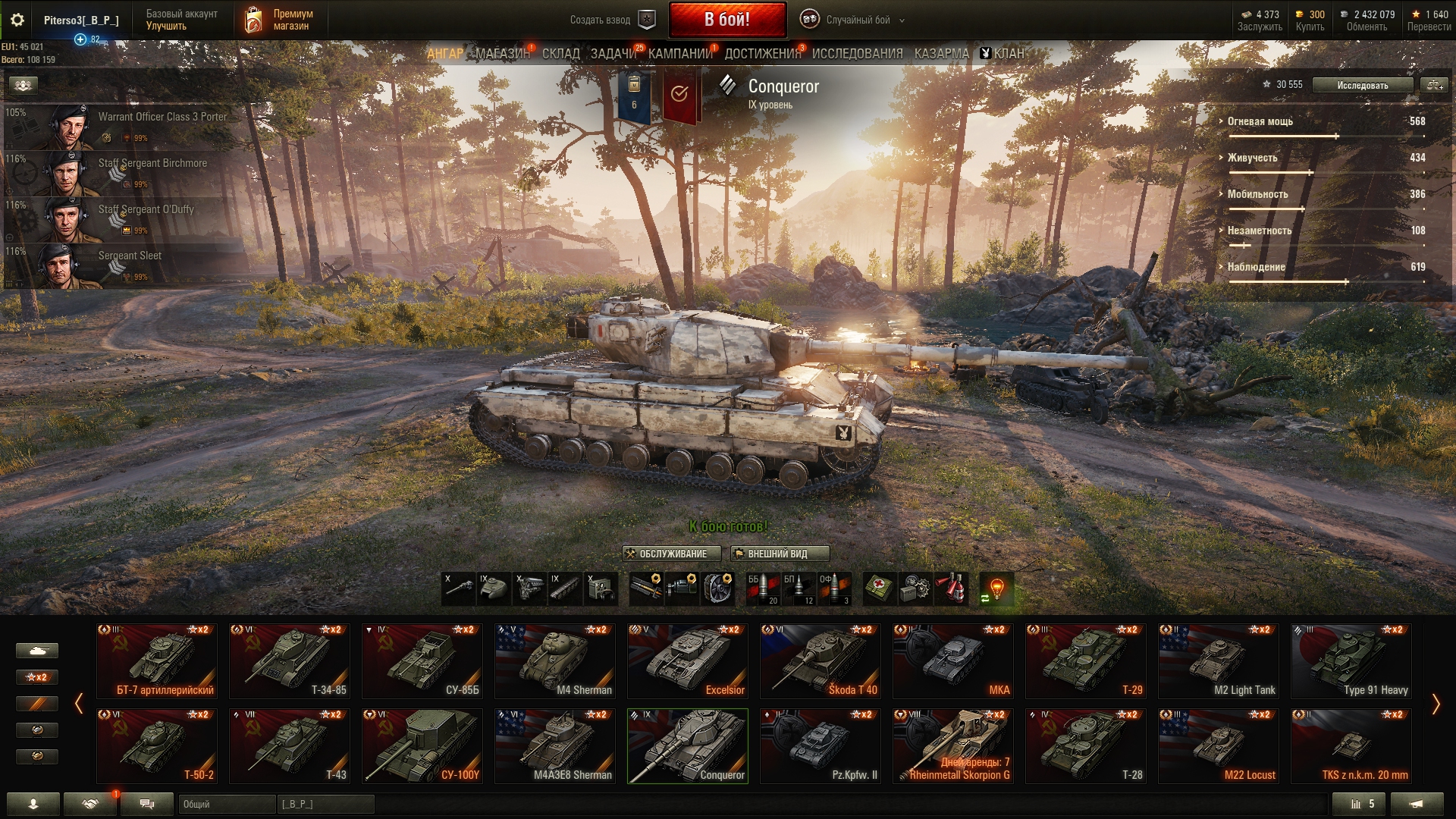Open the ВНЕШНИЙ ВИД customization button
The width and height of the screenshot is (1456, 819).
pyautogui.click(x=779, y=554)
